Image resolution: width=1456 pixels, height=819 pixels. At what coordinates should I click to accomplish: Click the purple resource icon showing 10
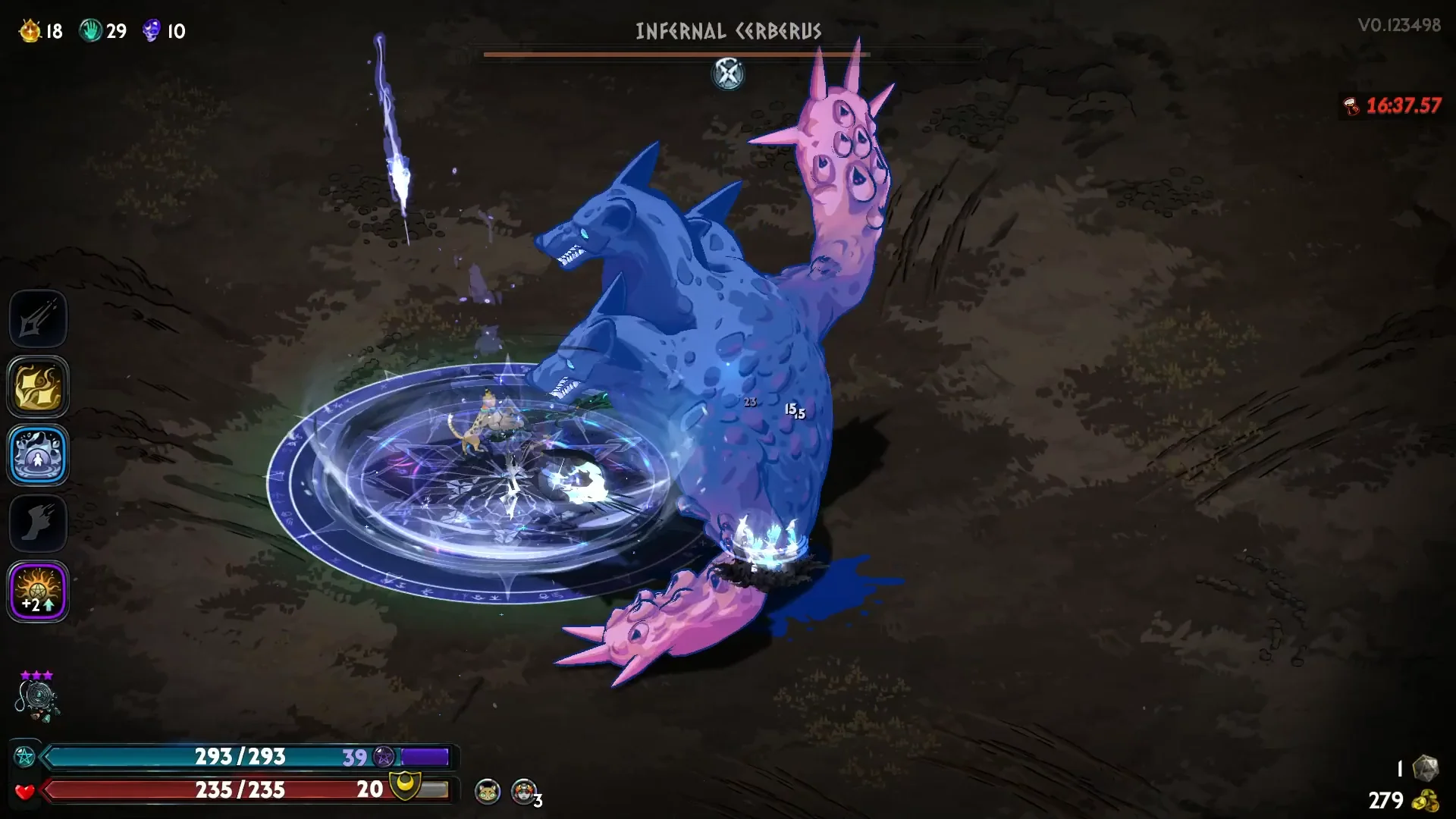(x=152, y=31)
